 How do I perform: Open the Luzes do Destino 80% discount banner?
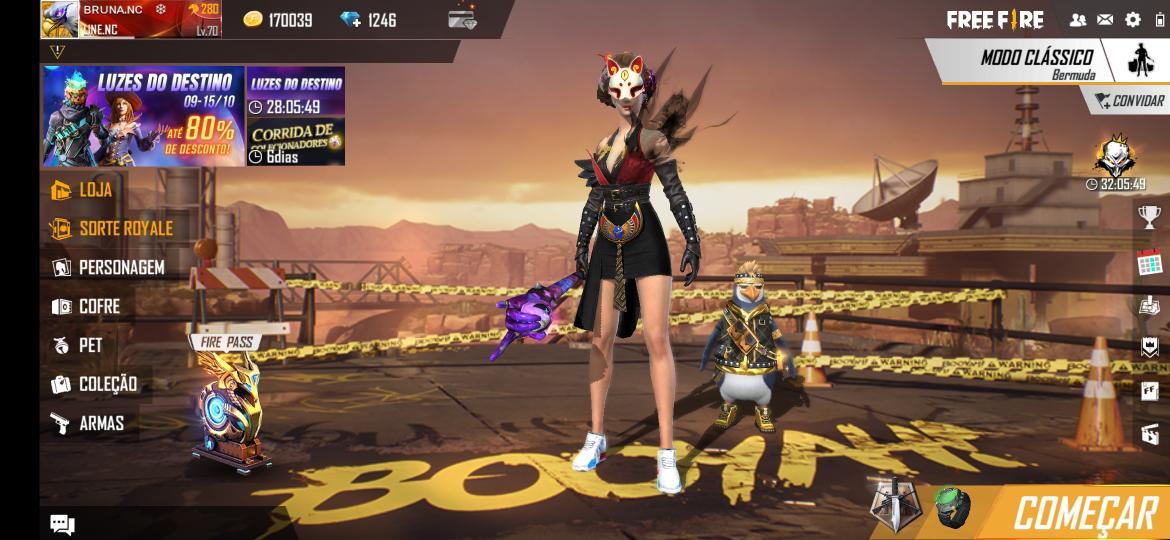point(143,116)
